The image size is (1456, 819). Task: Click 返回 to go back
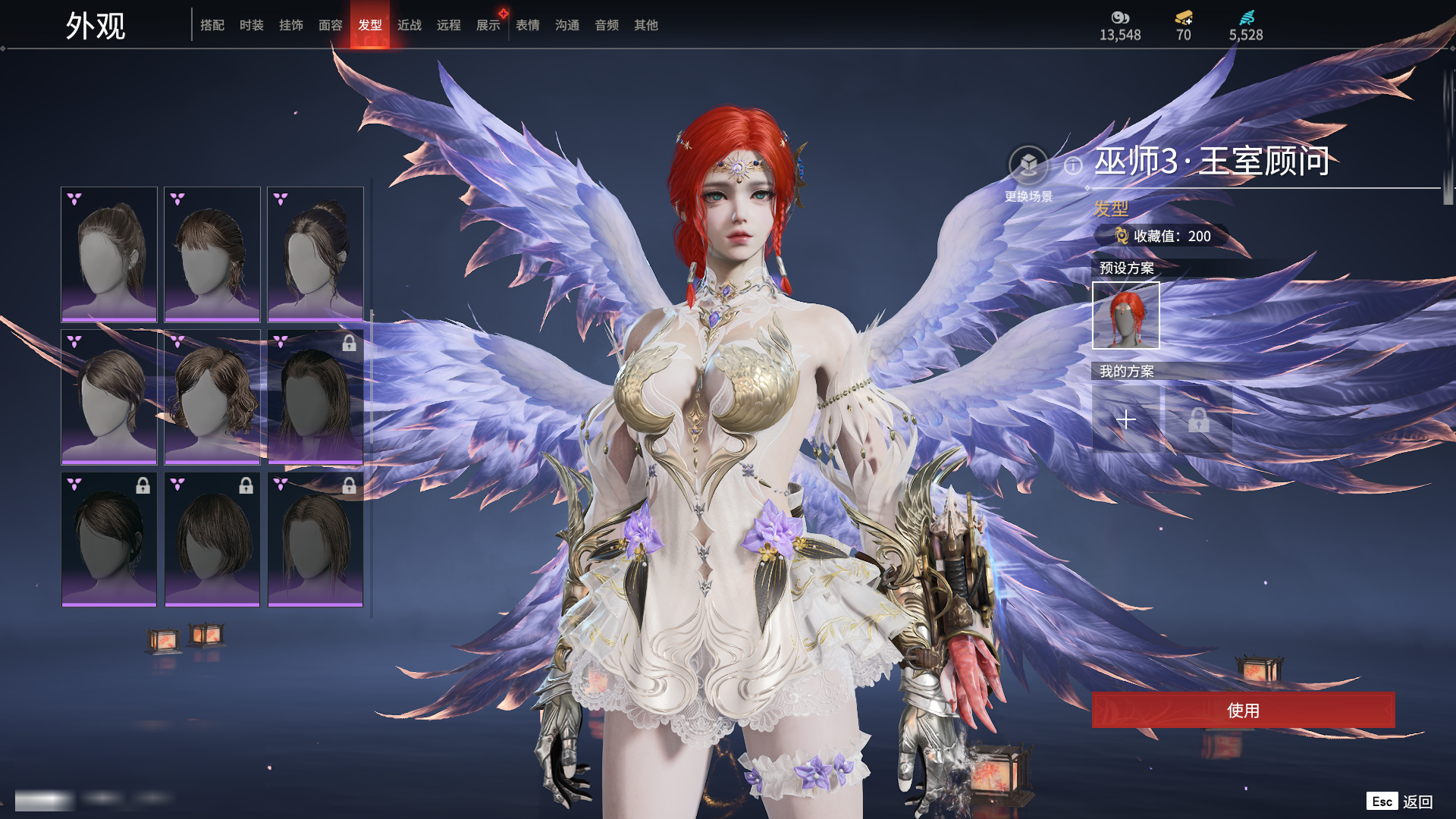point(1417,802)
